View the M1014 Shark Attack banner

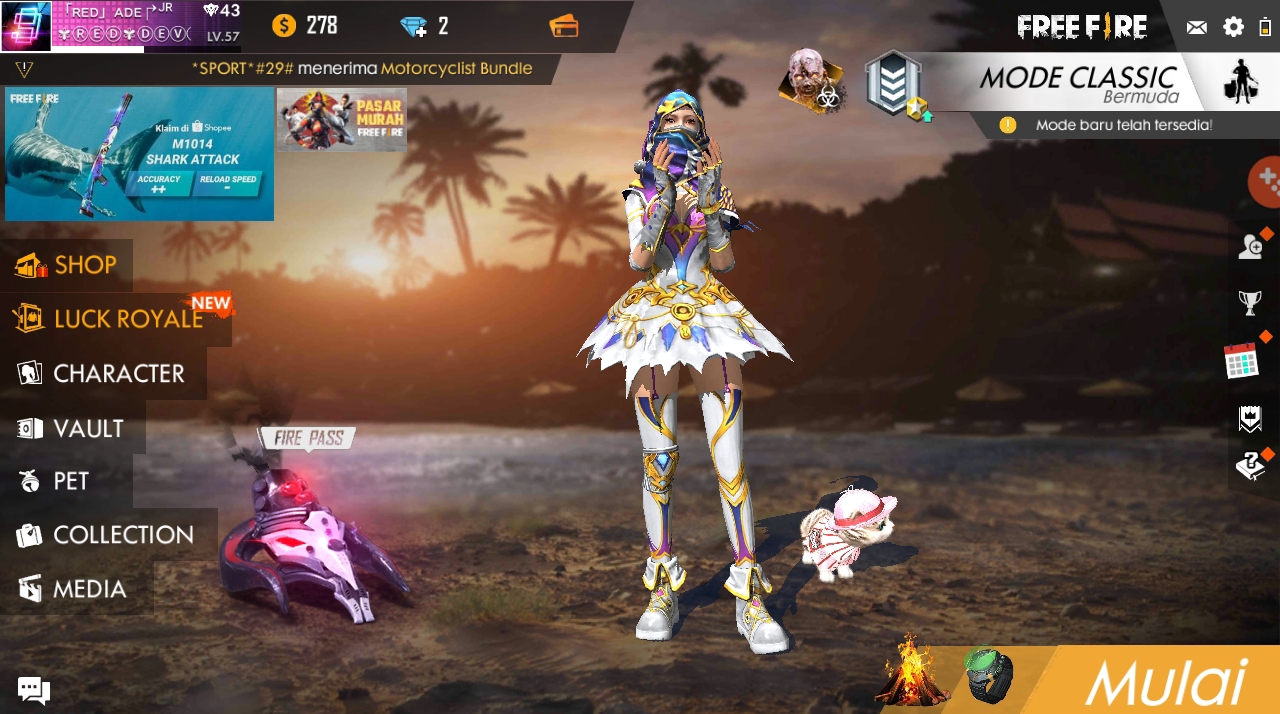[139, 154]
